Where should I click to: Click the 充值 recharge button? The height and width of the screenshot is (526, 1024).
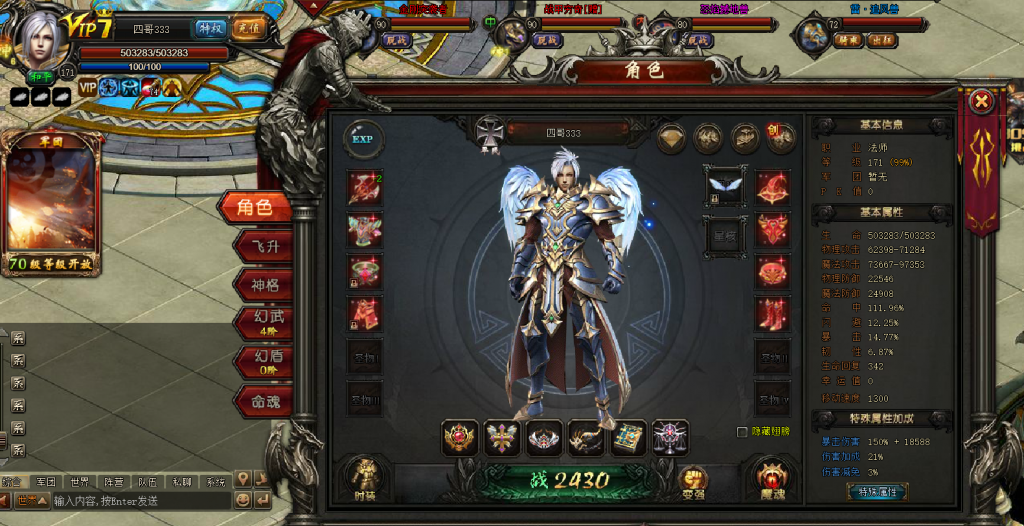tap(245, 28)
